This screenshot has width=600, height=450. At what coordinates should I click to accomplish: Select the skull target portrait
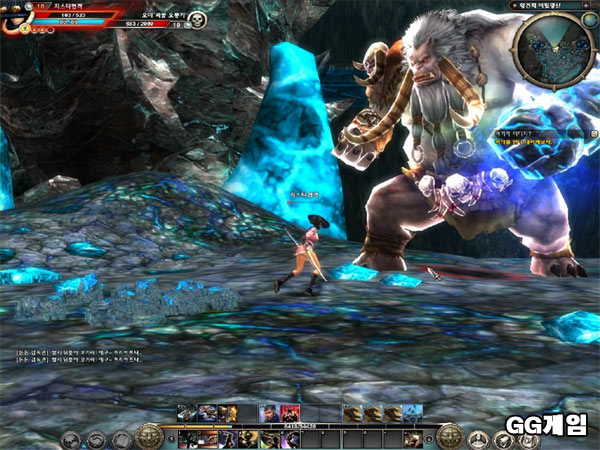pos(197,21)
